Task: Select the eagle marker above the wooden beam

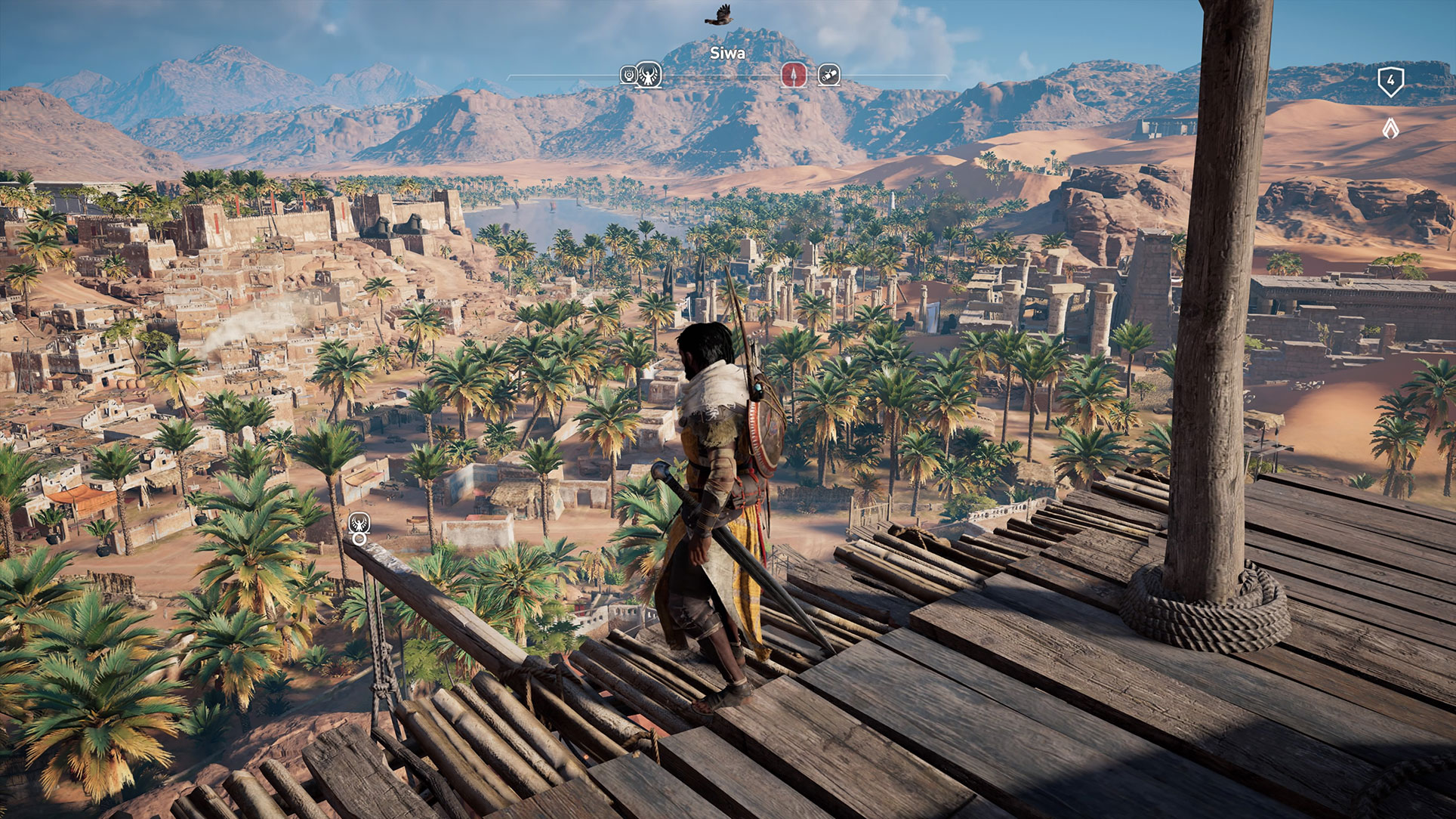Action: point(359,522)
